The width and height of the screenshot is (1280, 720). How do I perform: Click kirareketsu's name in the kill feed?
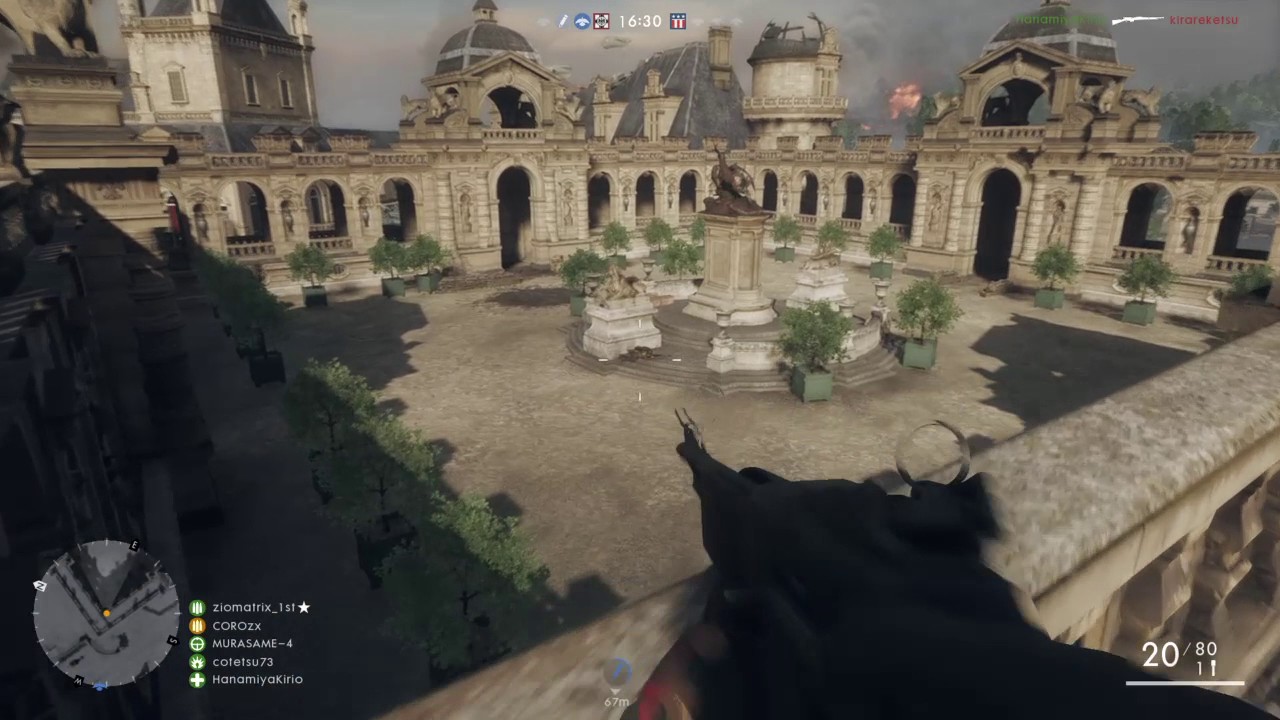point(1204,19)
